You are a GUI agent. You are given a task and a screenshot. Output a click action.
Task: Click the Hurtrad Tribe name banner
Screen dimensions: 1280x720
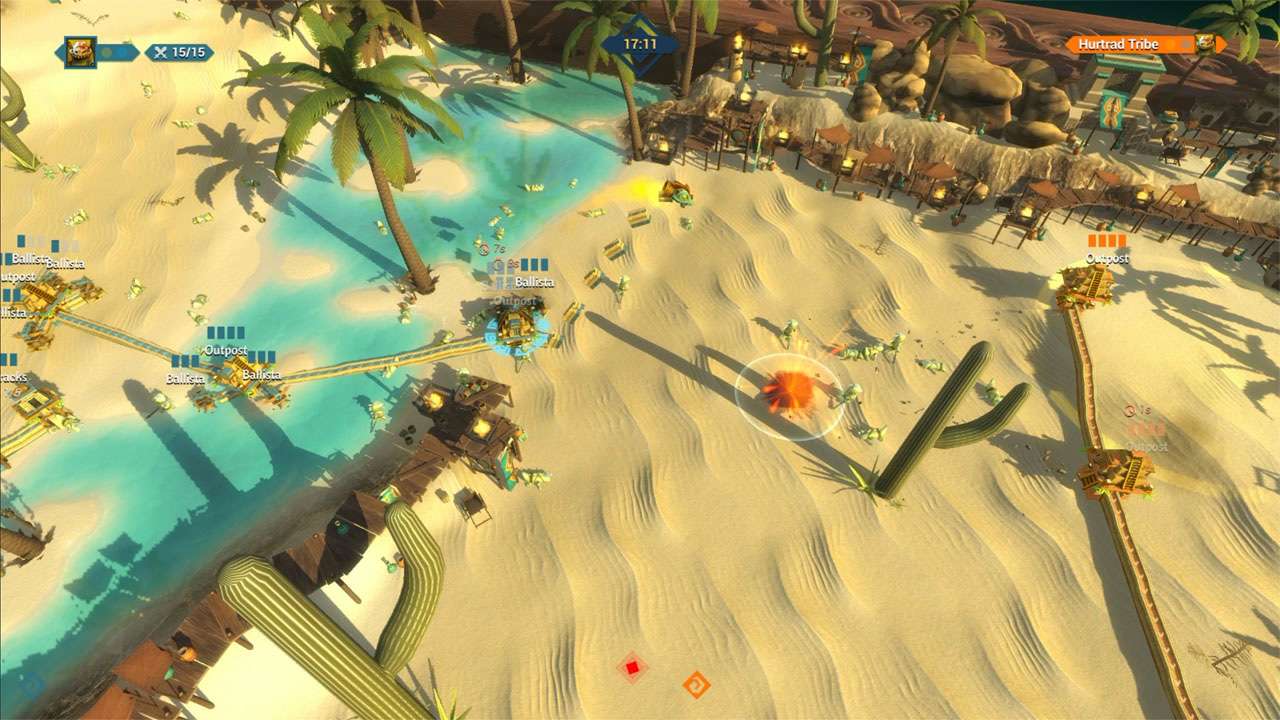point(1120,44)
